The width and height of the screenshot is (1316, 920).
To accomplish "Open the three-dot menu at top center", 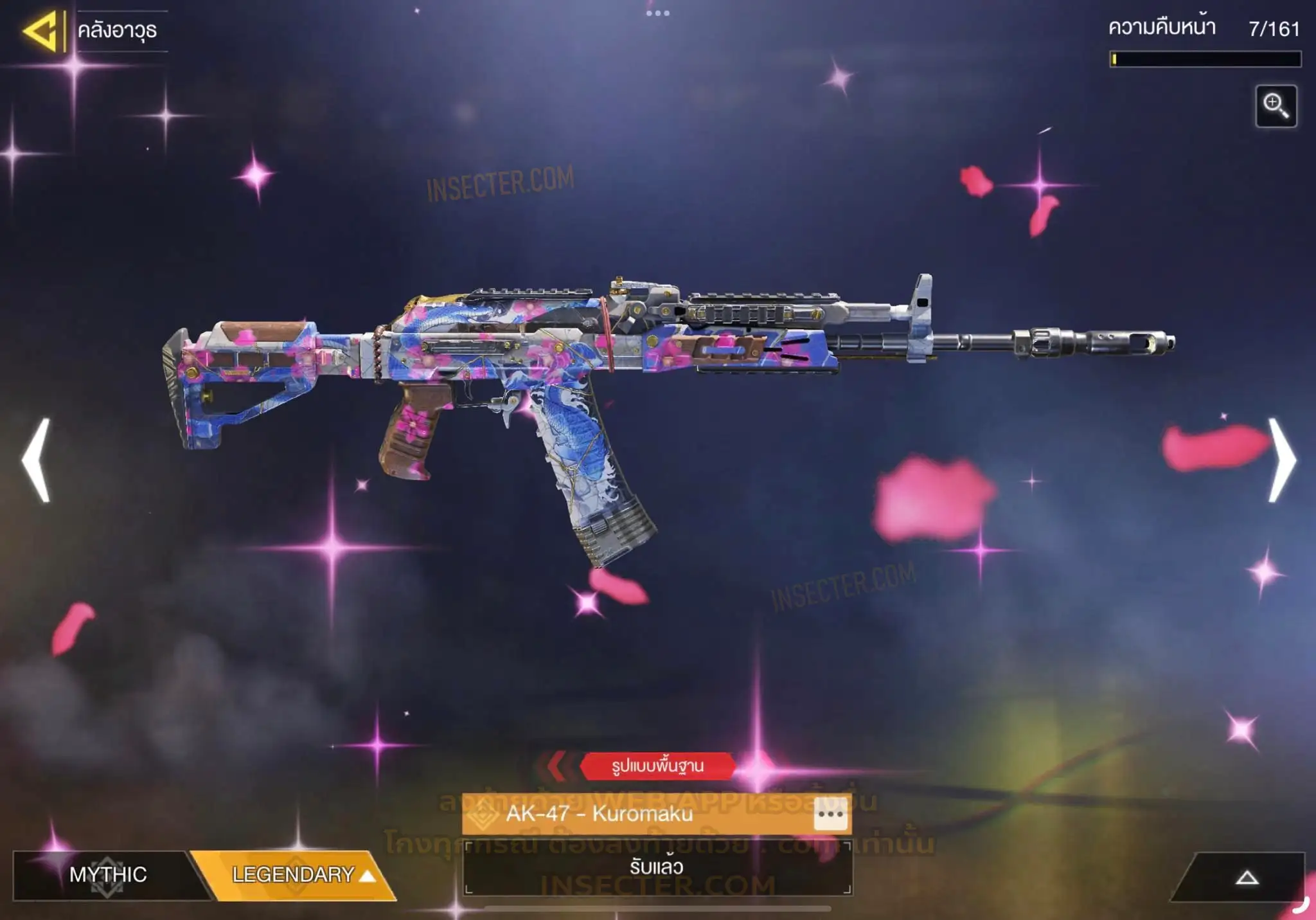I will tap(657, 13).
